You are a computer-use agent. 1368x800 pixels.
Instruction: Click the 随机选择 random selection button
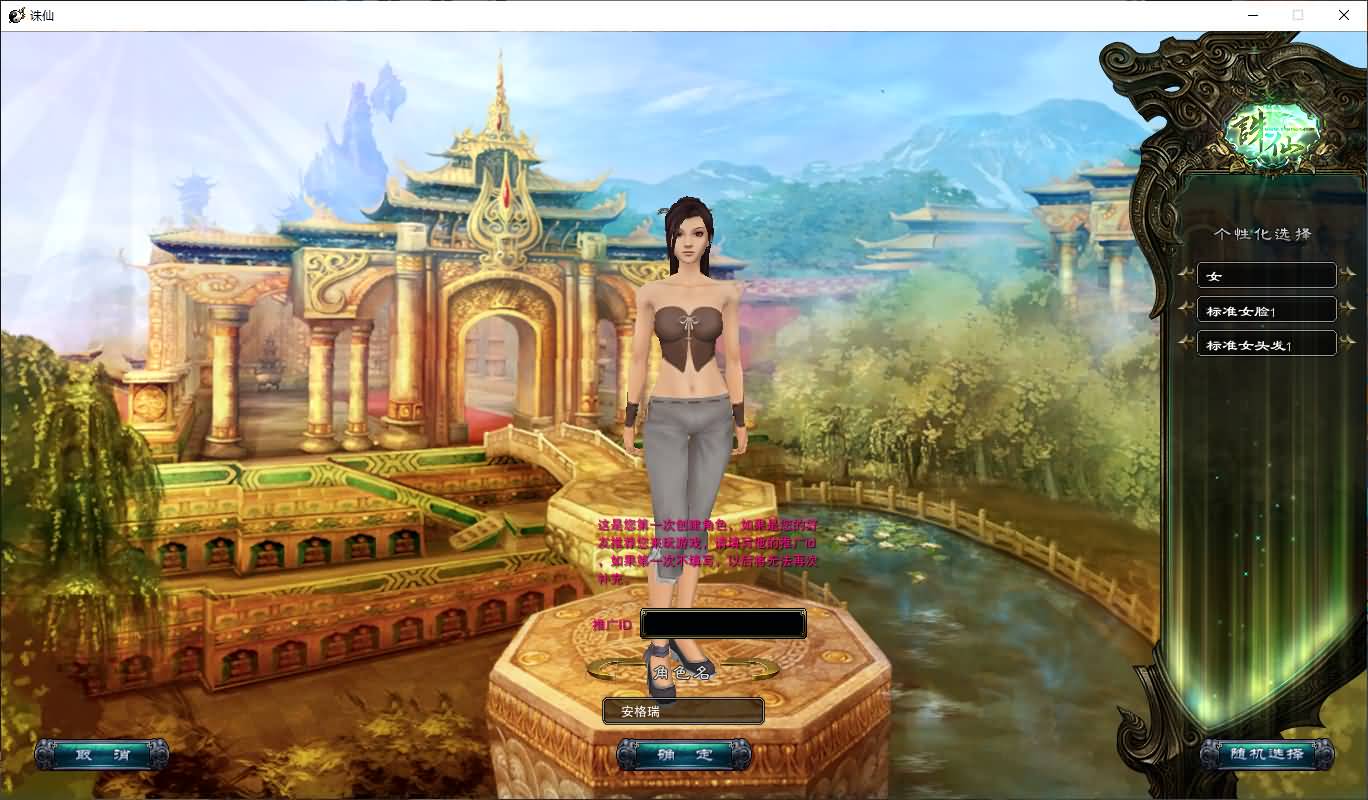tap(1266, 755)
